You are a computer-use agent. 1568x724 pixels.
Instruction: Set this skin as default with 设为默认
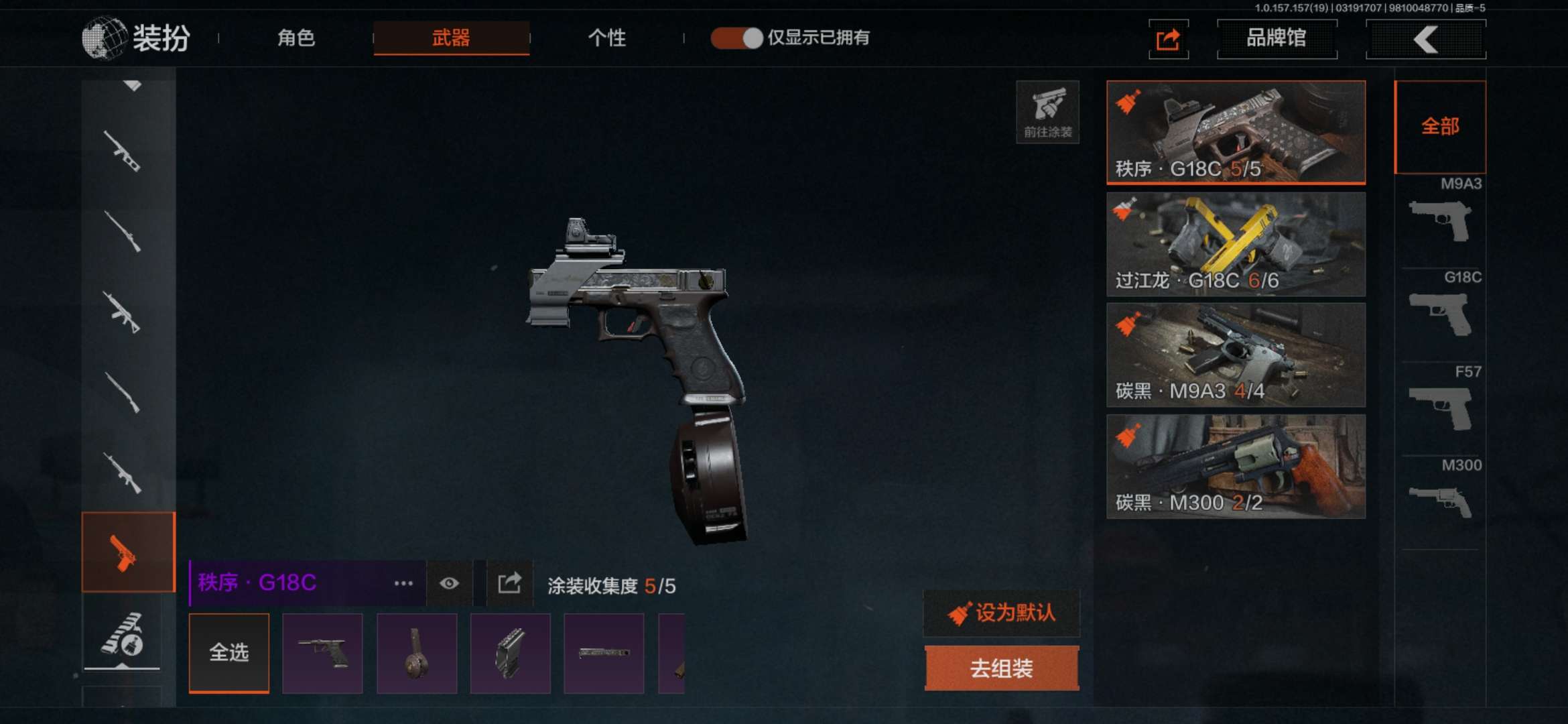1002,613
